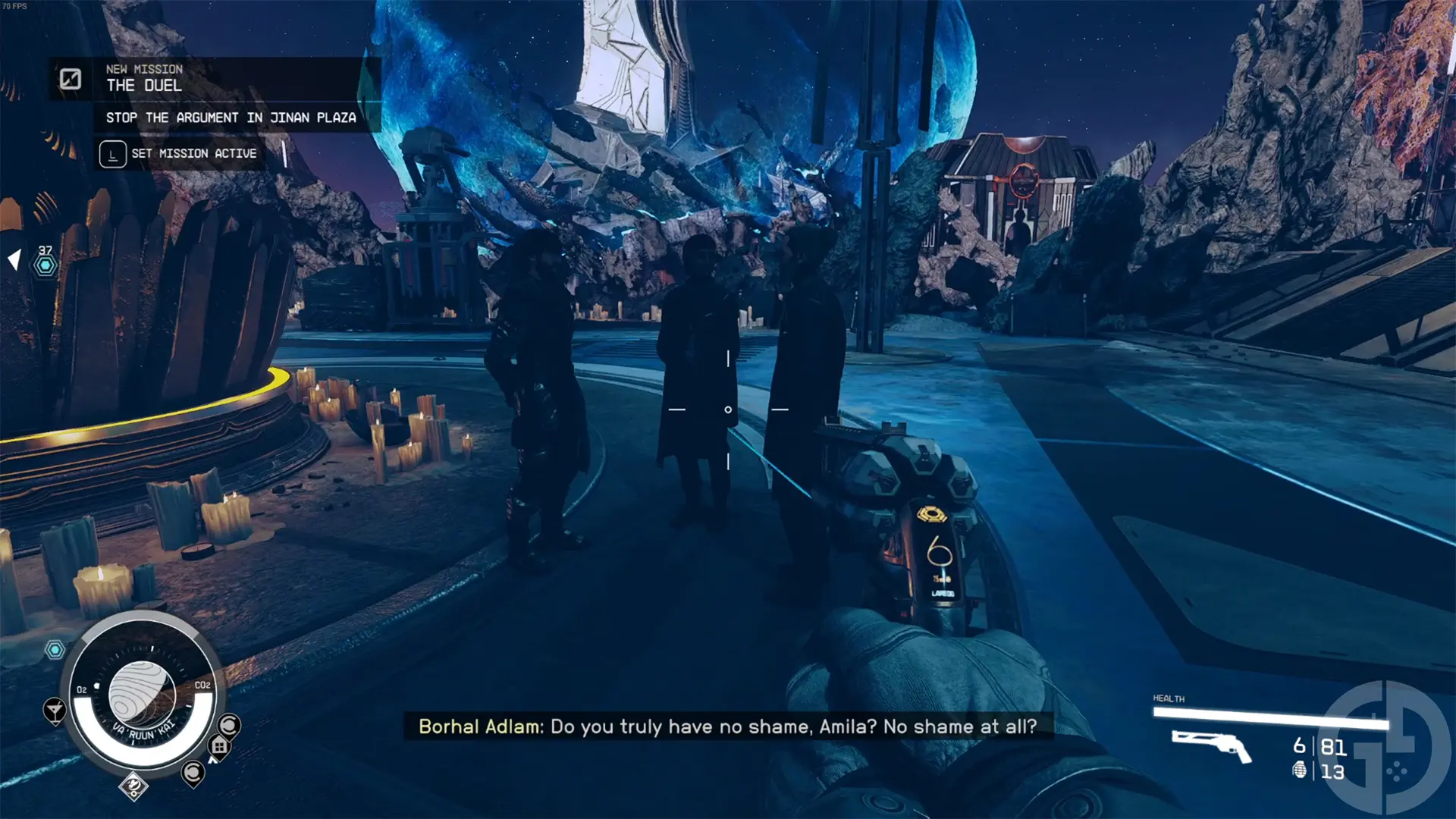Toggle the O2 meter on the scanner dial
This screenshot has height=819, width=1456.
(81, 689)
